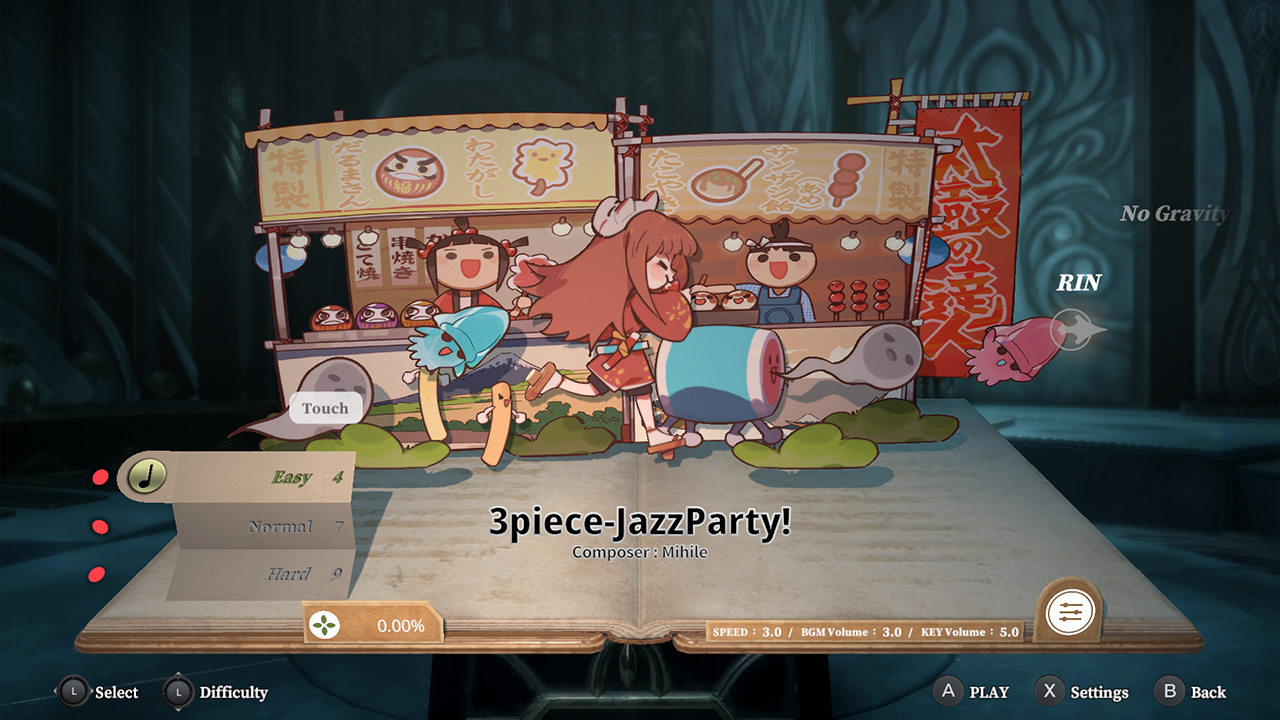The width and height of the screenshot is (1280, 720).
Task: Click the L stick icon beside Difficulty
Action: pyautogui.click(x=178, y=692)
